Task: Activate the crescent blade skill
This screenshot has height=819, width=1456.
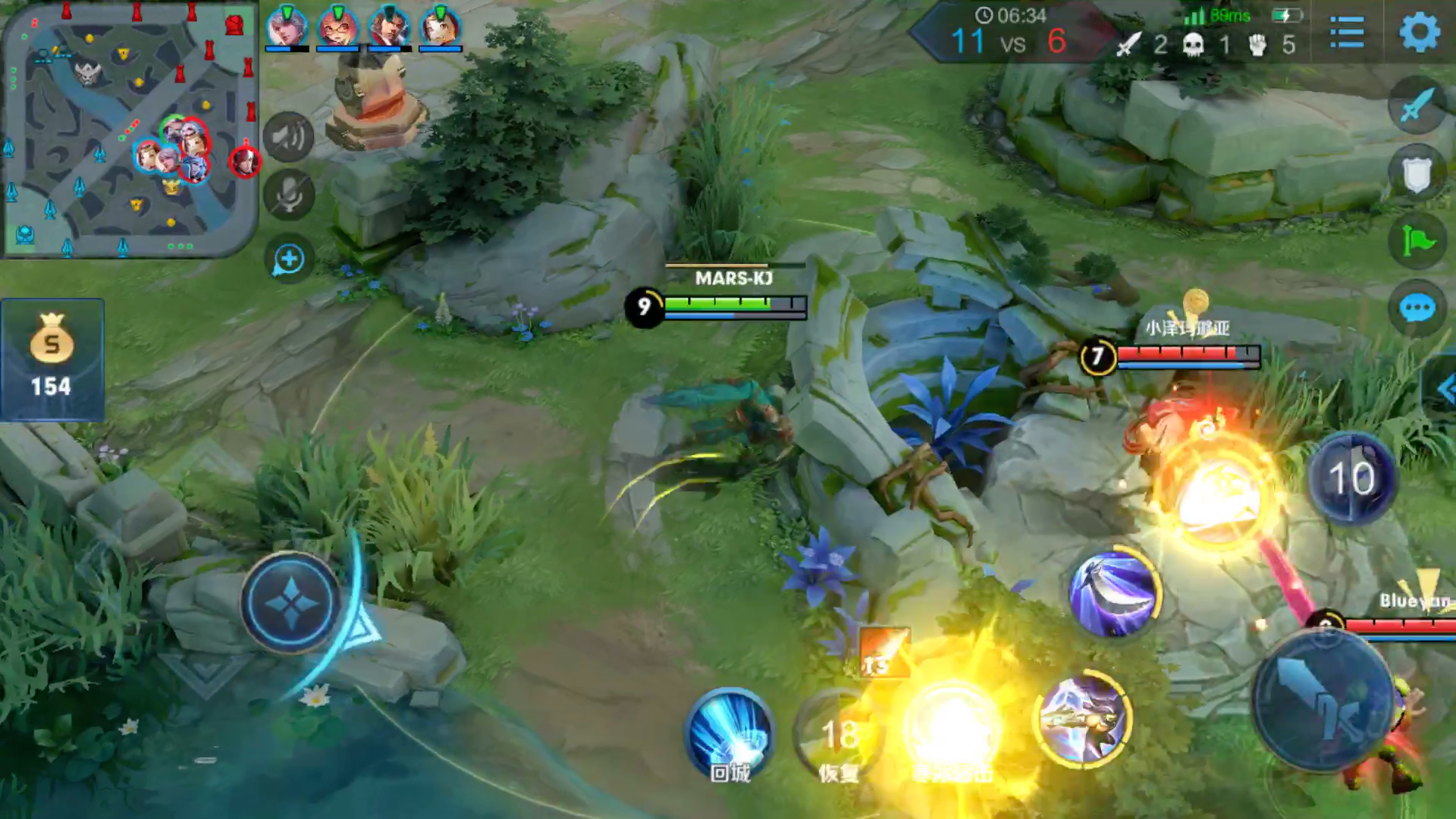Action: pyautogui.click(x=1114, y=593)
